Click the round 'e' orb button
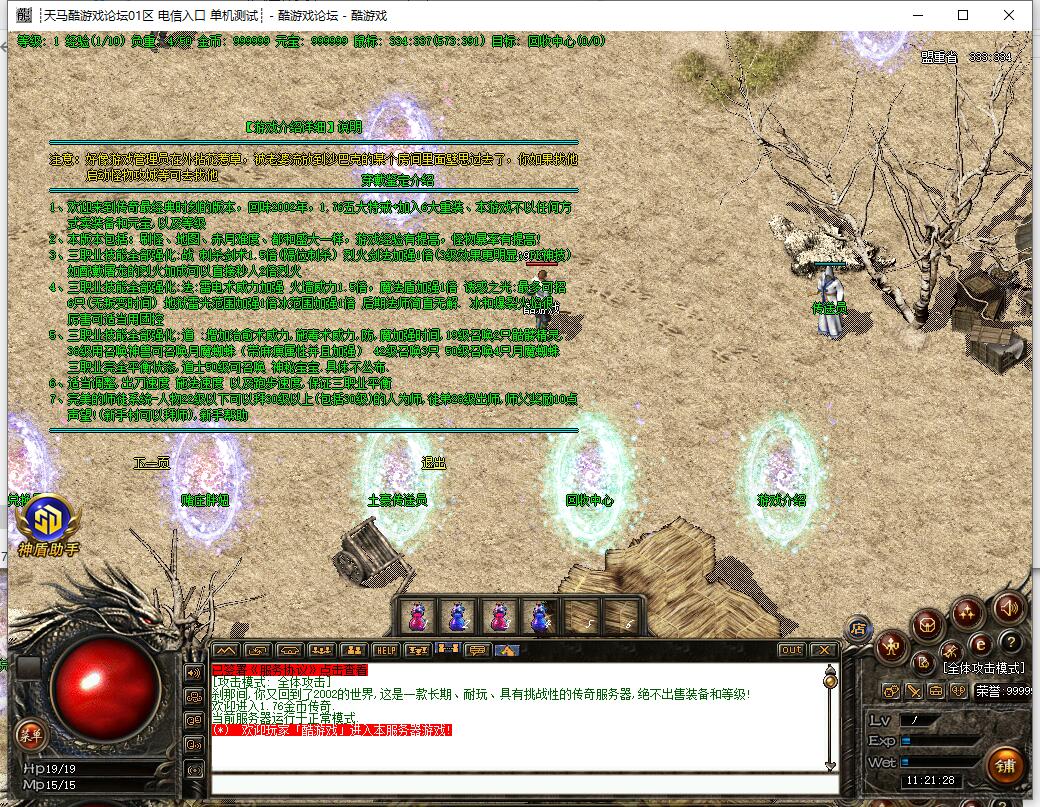Image resolution: width=1040 pixels, height=807 pixels. [x=981, y=643]
